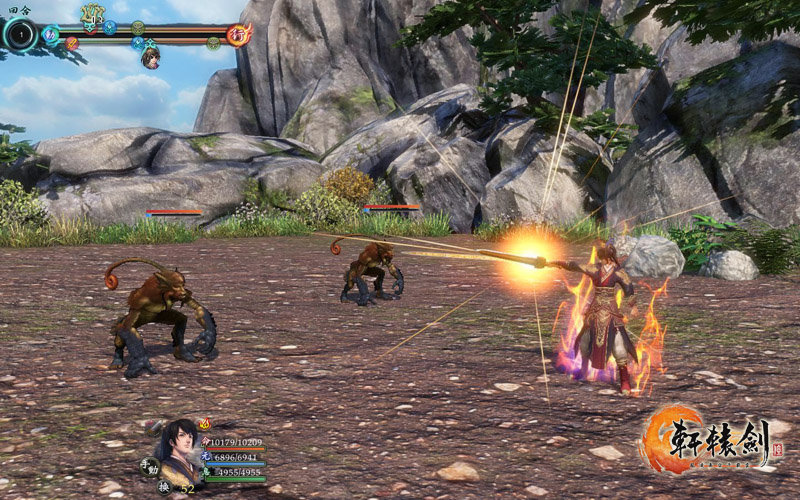Viewport: 800px width, 500px height.
Task: Select the hero marker on the turn timeline
Action: (150, 57)
